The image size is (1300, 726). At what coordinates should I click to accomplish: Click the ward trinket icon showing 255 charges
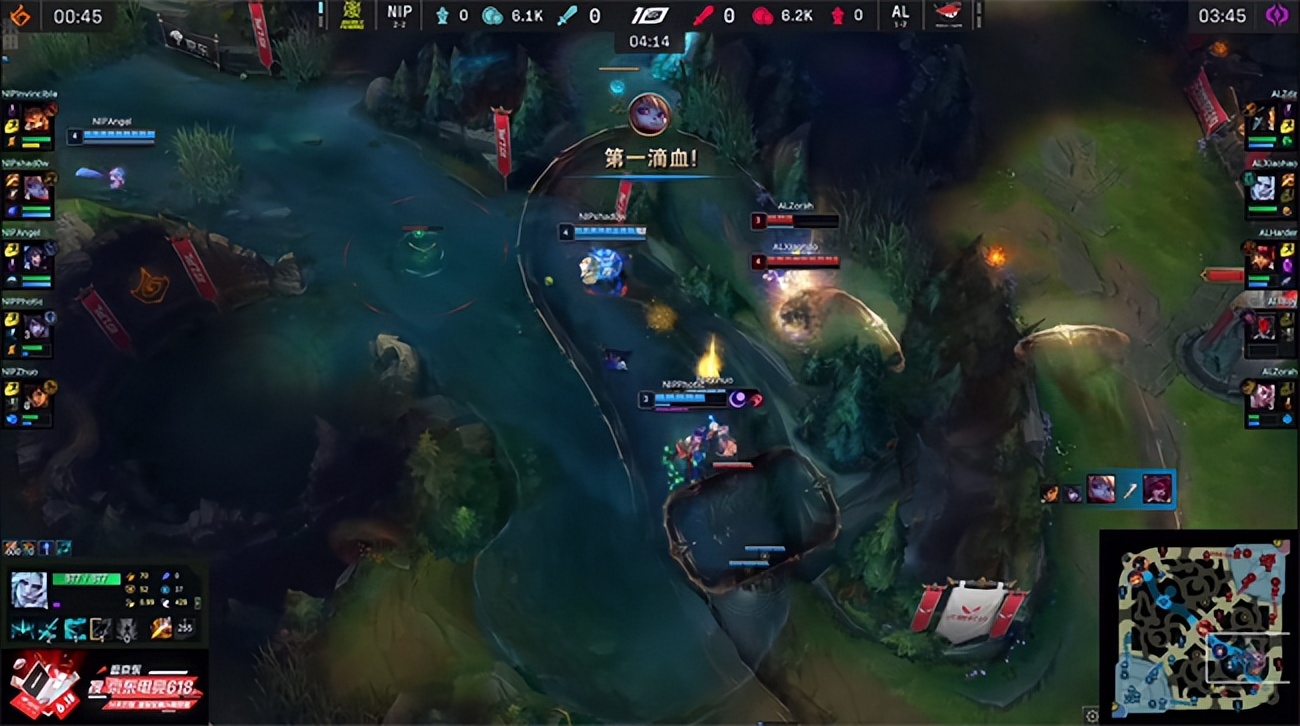[x=185, y=630]
